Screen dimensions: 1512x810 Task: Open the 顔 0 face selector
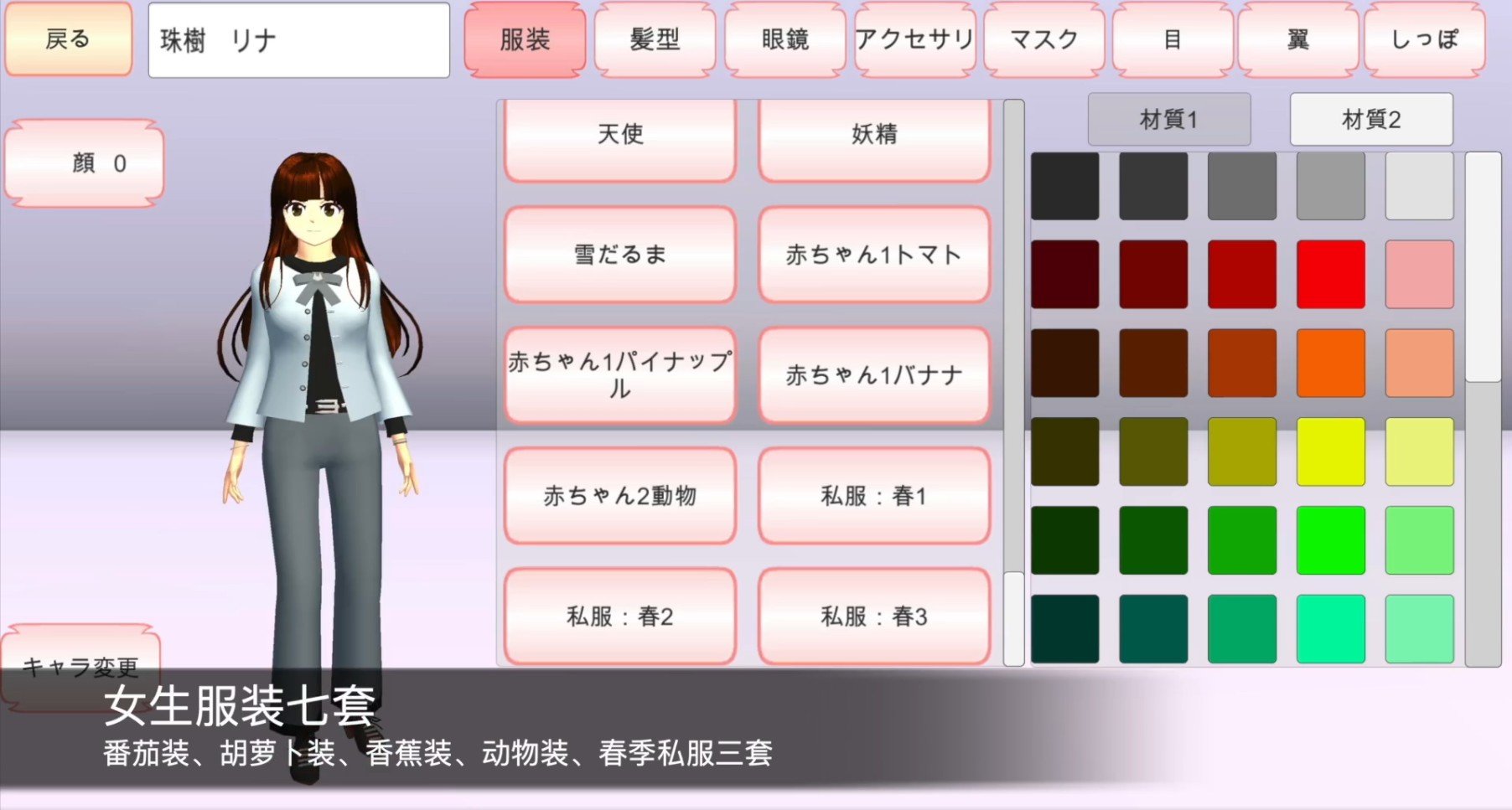point(84,163)
